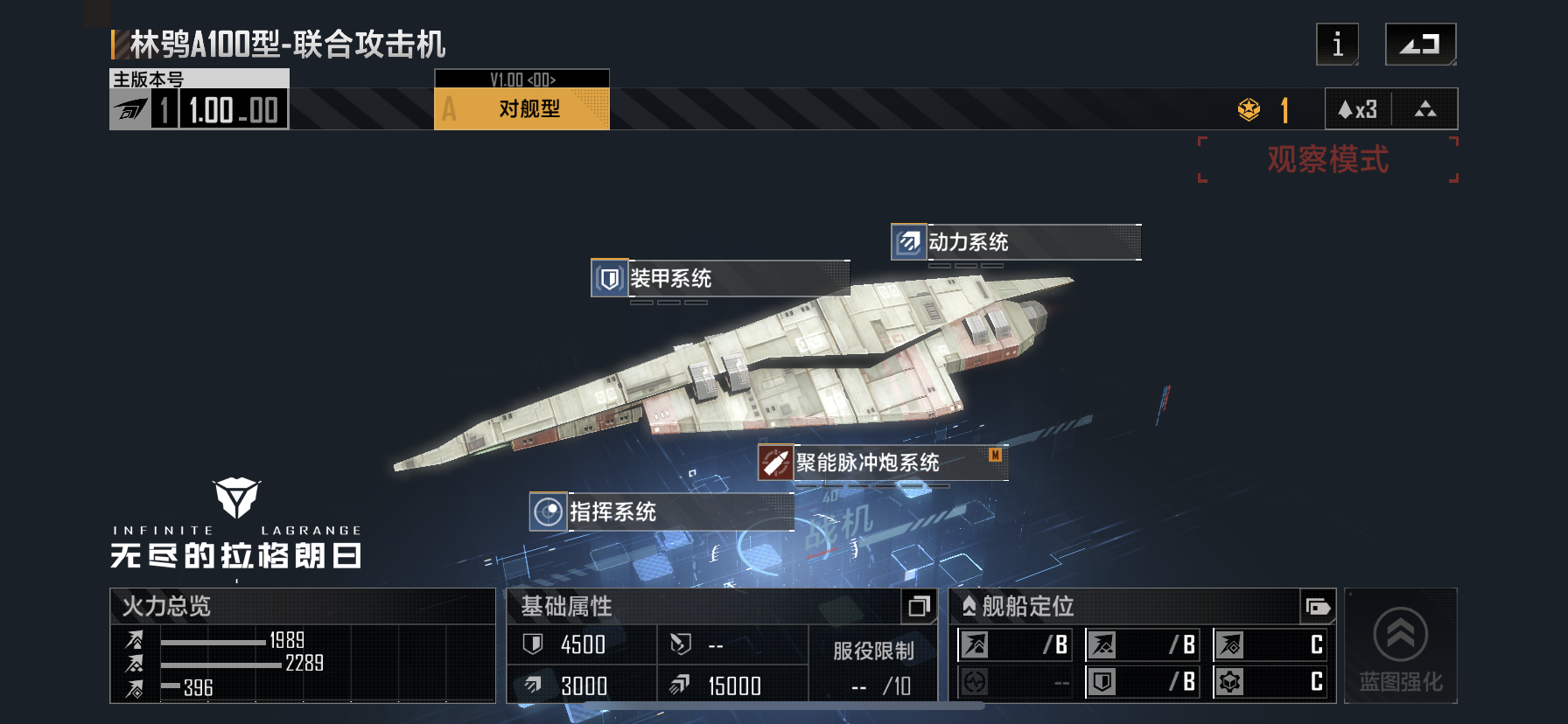Toggle the first attack rating /B slot

(x=1015, y=645)
